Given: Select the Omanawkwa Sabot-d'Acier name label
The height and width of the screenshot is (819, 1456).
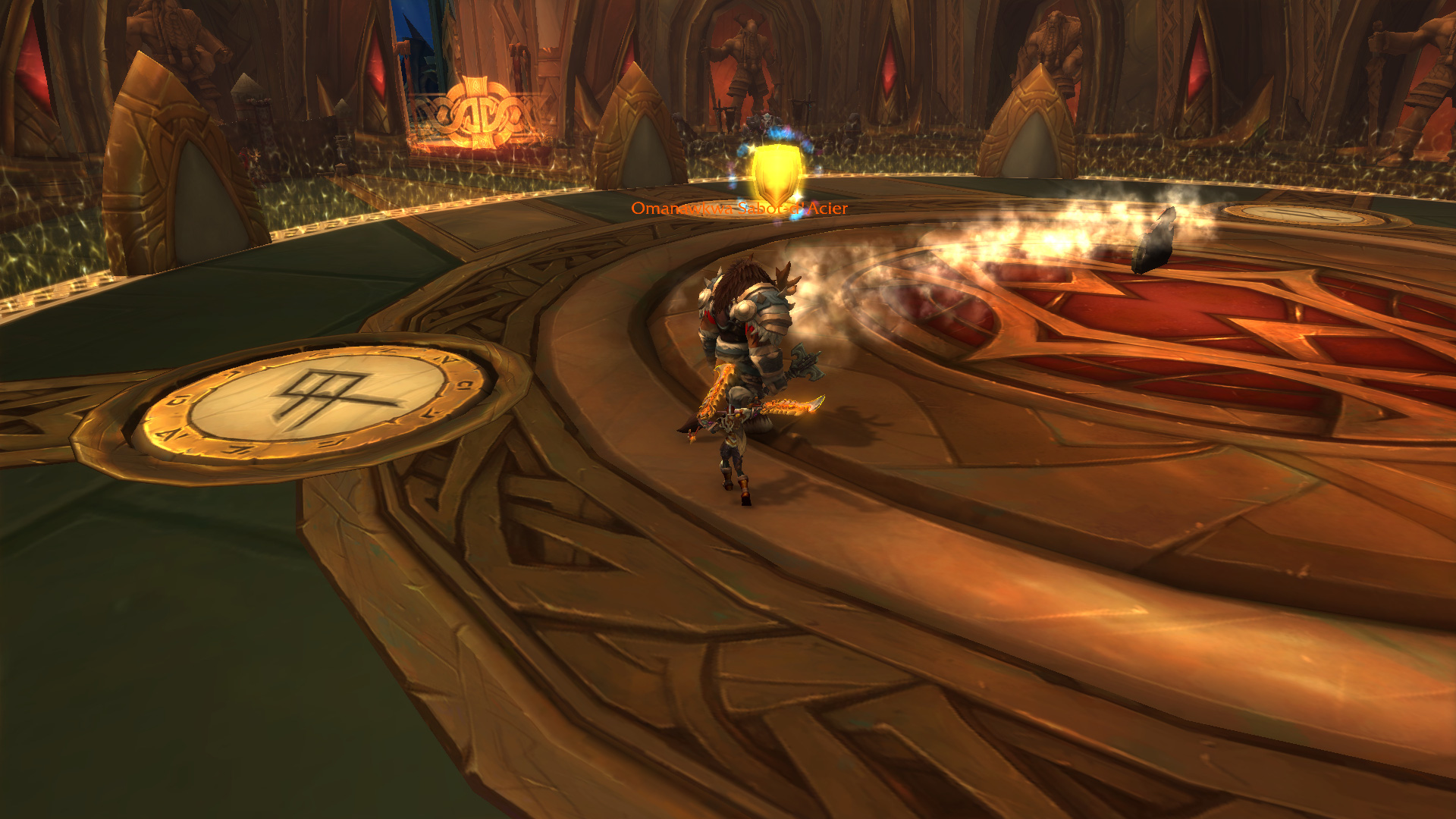Looking at the screenshot, I should (739, 209).
